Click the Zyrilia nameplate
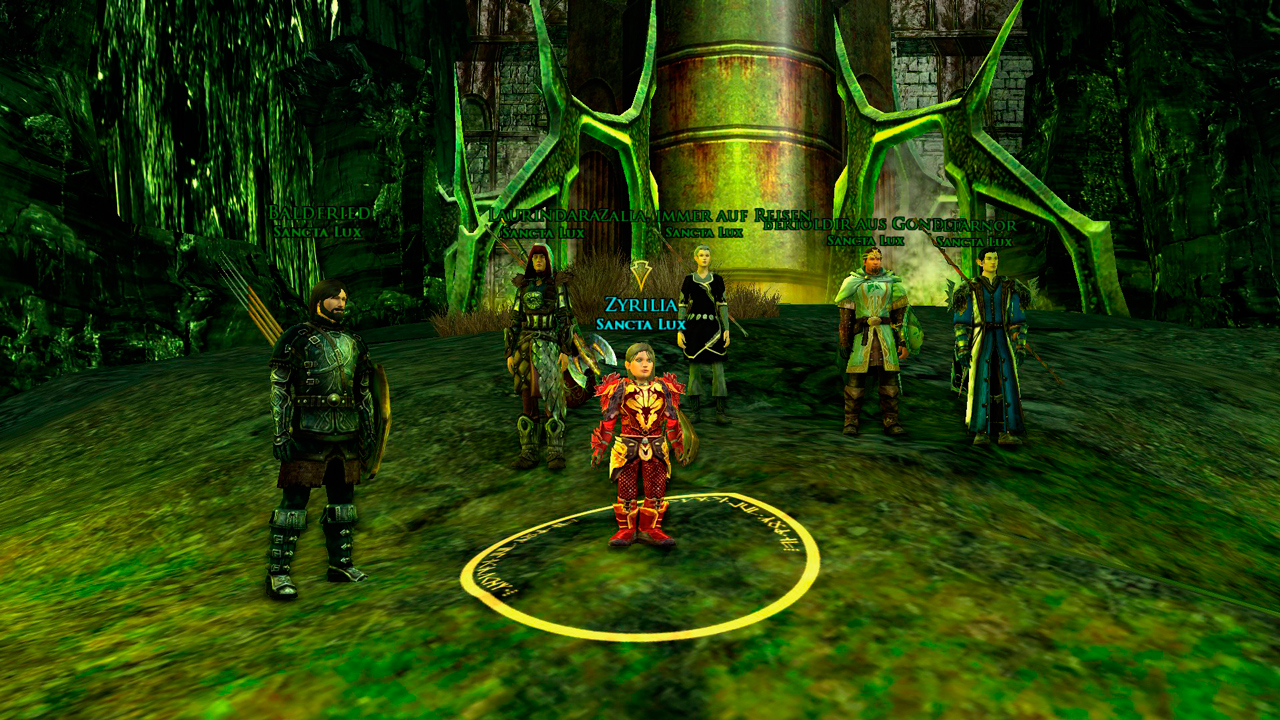 [x=641, y=305]
